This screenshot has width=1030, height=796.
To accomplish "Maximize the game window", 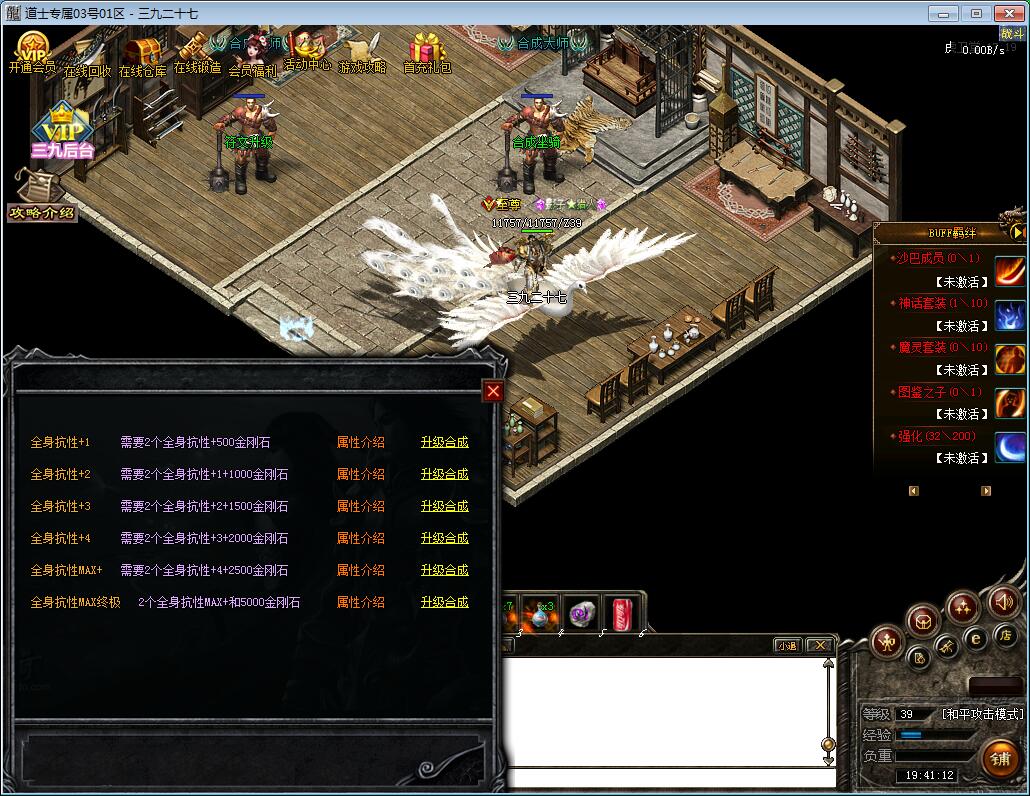I will [x=977, y=14].
